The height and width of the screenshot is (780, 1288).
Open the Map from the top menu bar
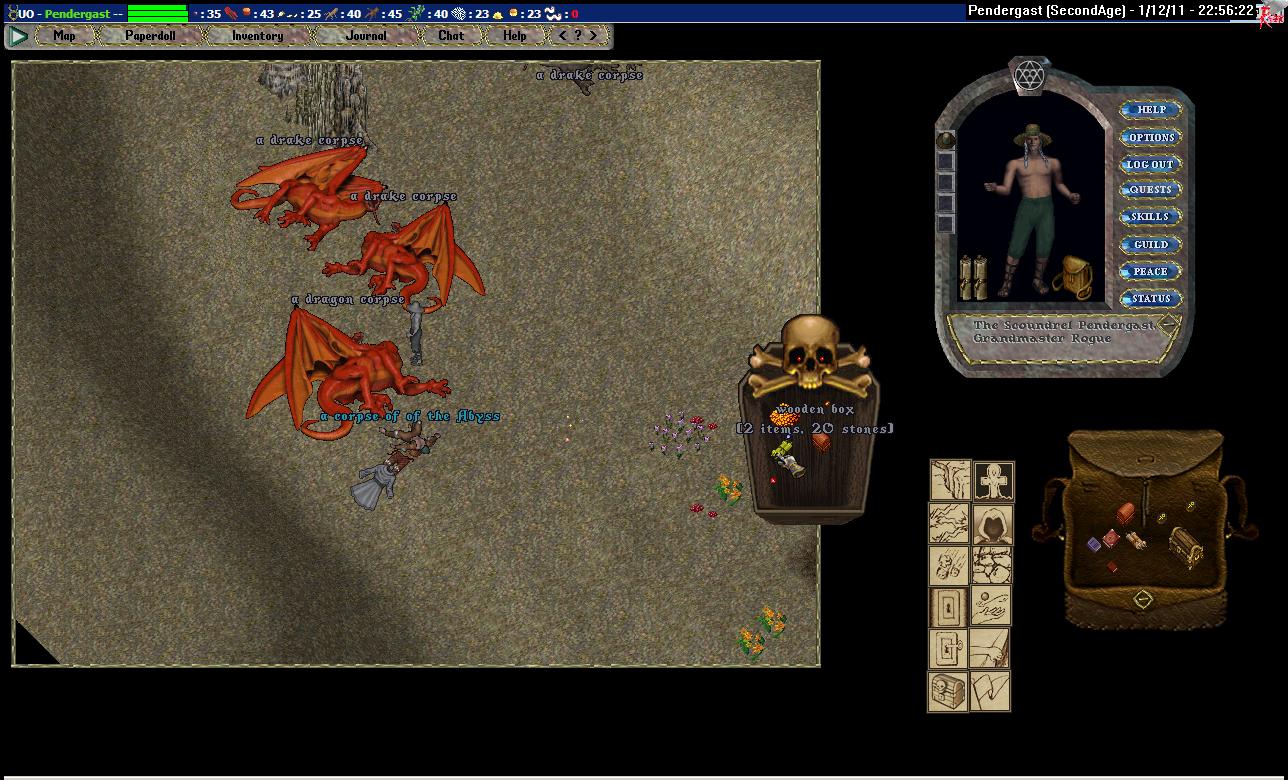pos(64,36)
